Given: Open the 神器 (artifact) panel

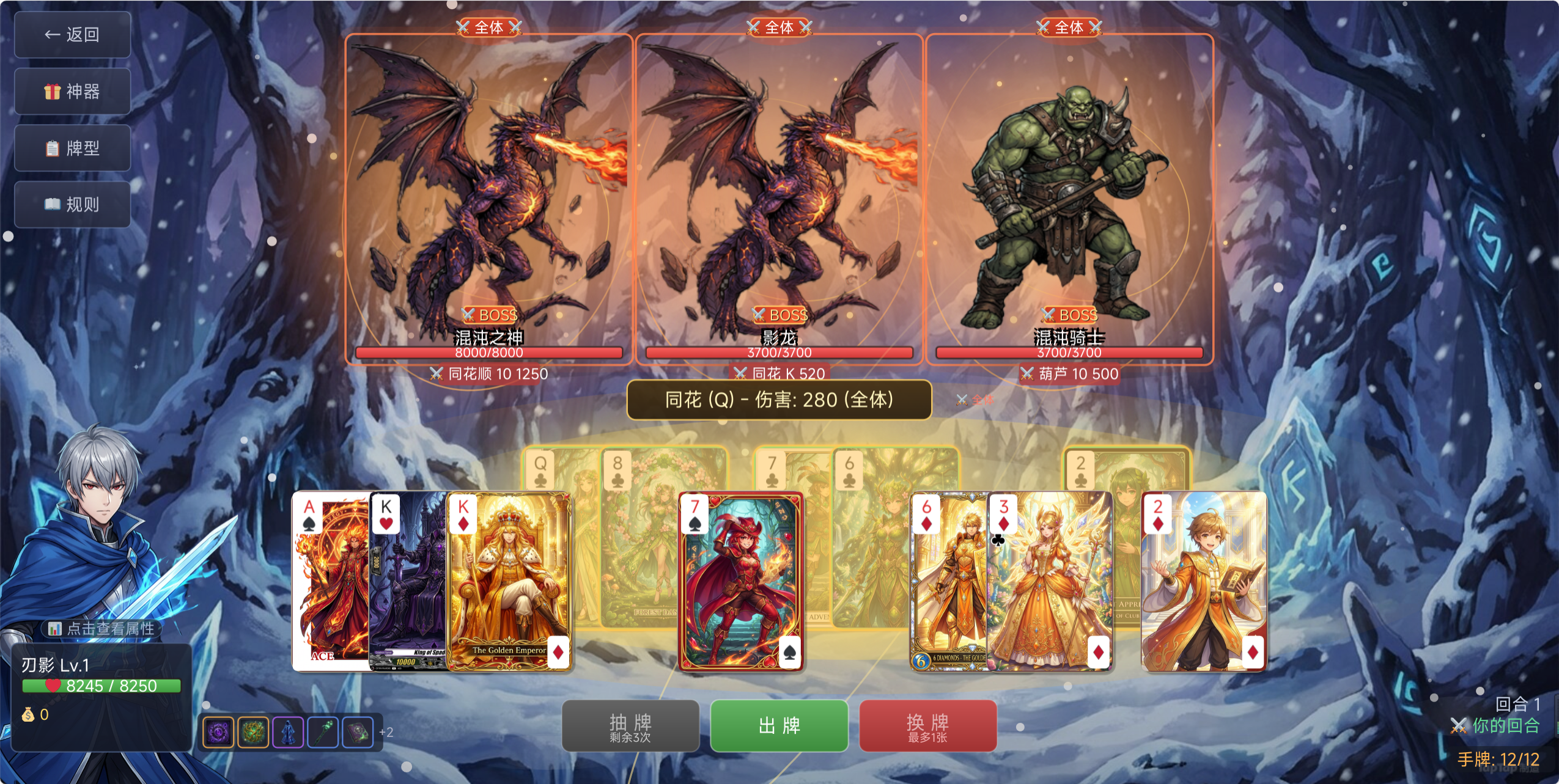Looking at the screenshot, I should (72, 92).
